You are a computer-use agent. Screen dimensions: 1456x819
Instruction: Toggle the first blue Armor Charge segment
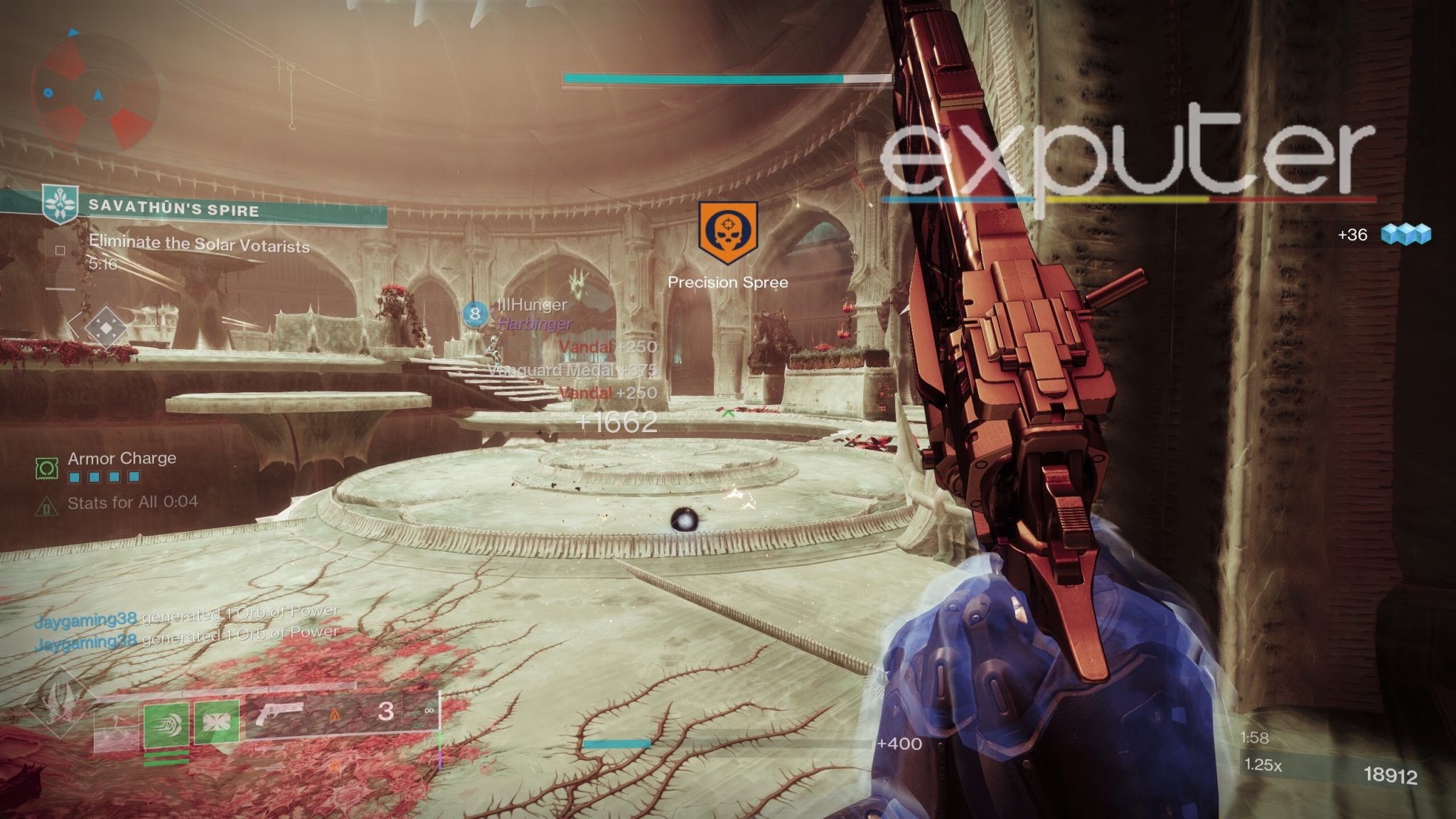pos(75,477)
